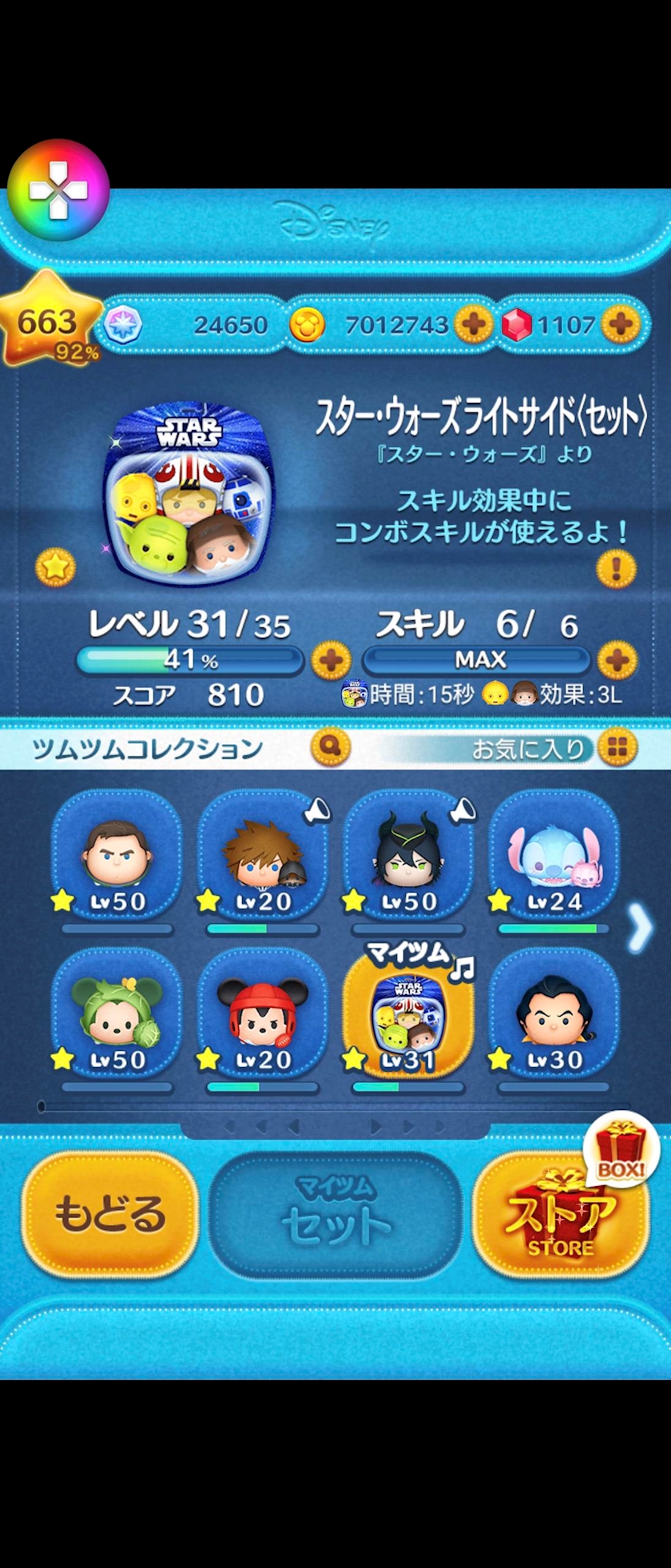Toggle the favorite star beside Star Wars tsum
The height and width of the screenshot is (1568, 671).
pos(55,567)
